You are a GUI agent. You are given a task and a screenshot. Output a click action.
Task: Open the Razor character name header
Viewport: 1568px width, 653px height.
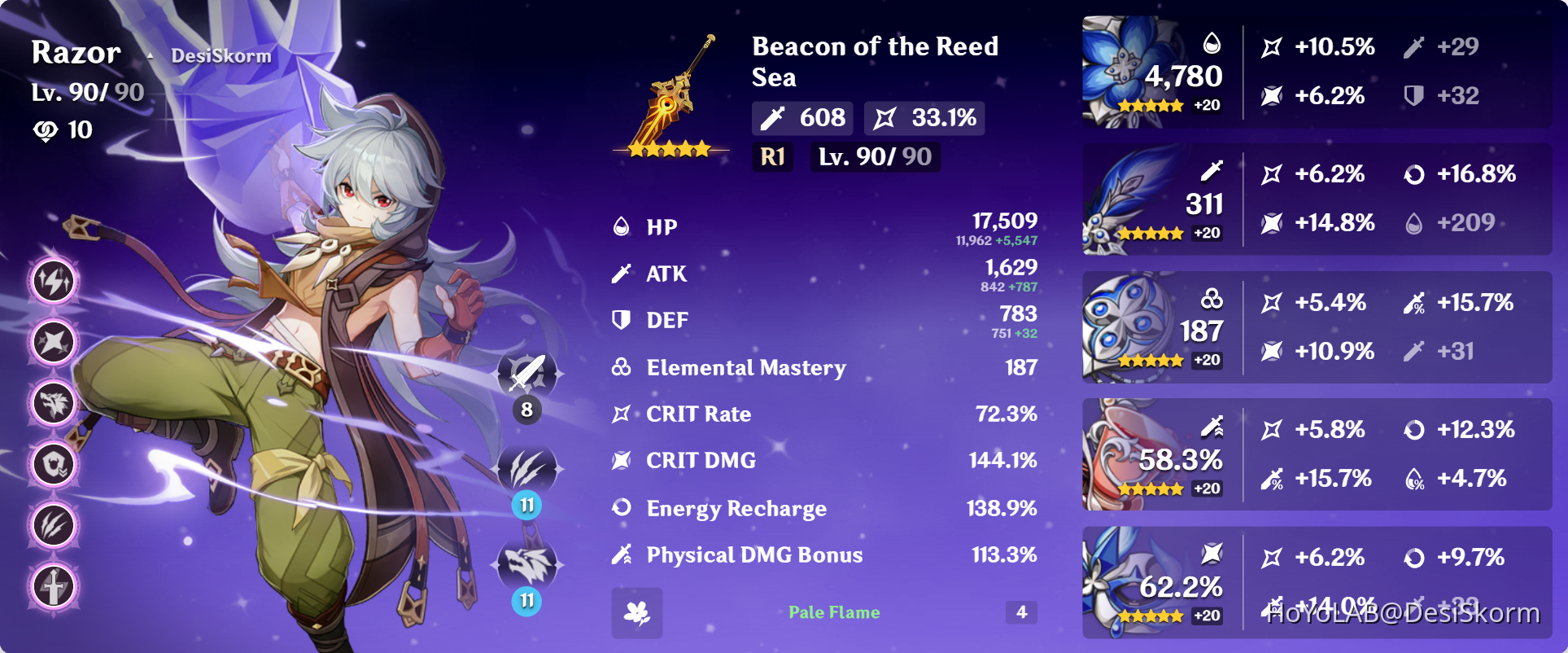pyautogui.click(x=75, y=52)
